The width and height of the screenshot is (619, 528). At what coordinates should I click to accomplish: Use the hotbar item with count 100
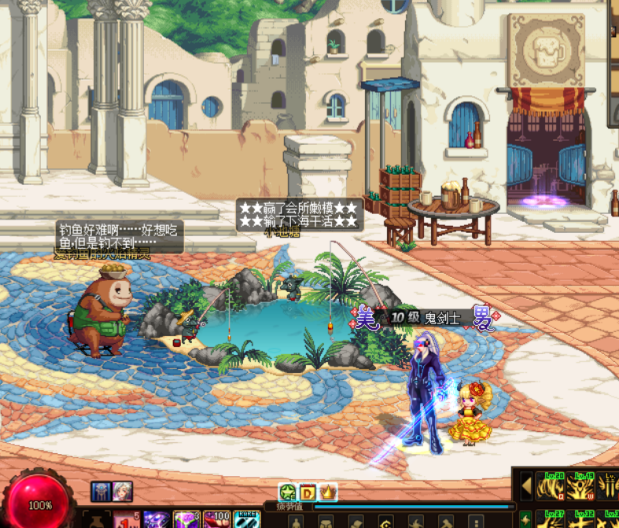[217, 520]
